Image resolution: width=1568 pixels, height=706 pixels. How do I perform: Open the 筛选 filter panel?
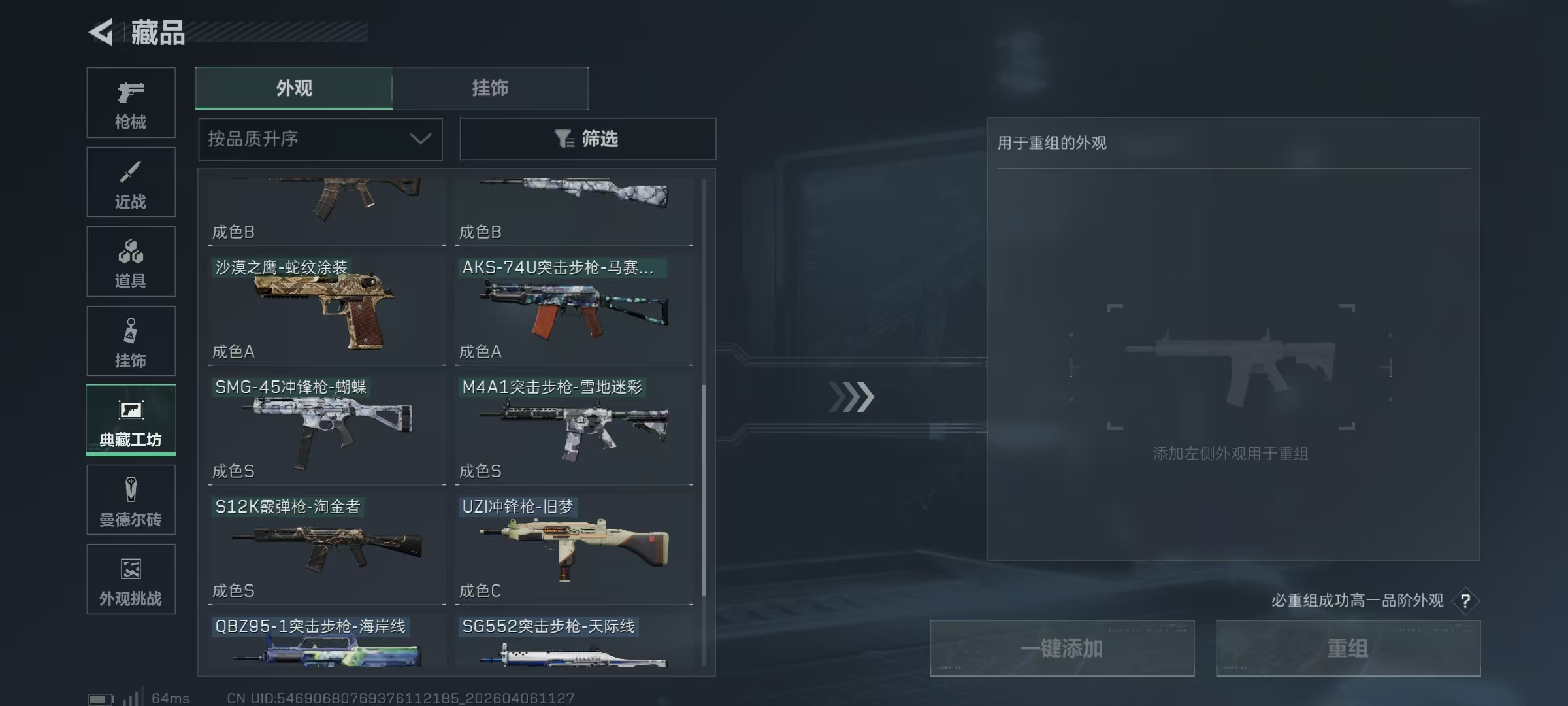coord(587,139)
